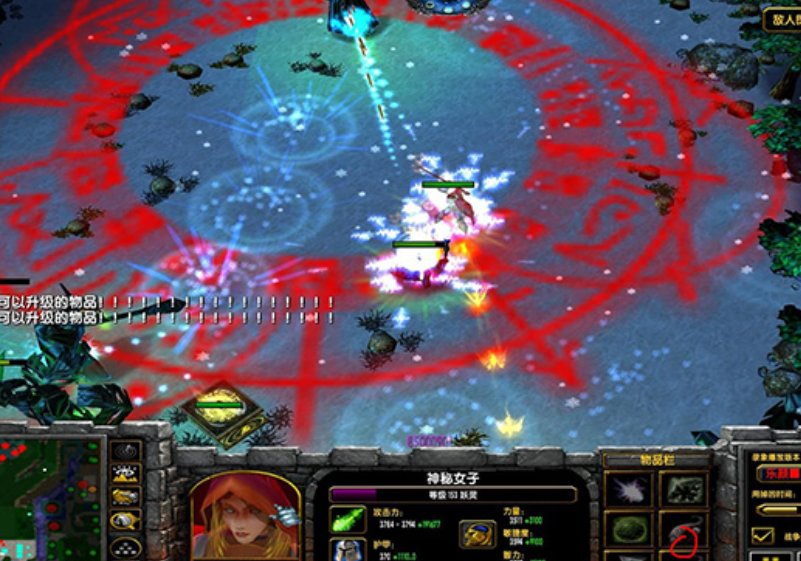Click the minimap signal ping button
Image resolution: width=801 pixels, height=561 pixels.
tap(125, 452)
